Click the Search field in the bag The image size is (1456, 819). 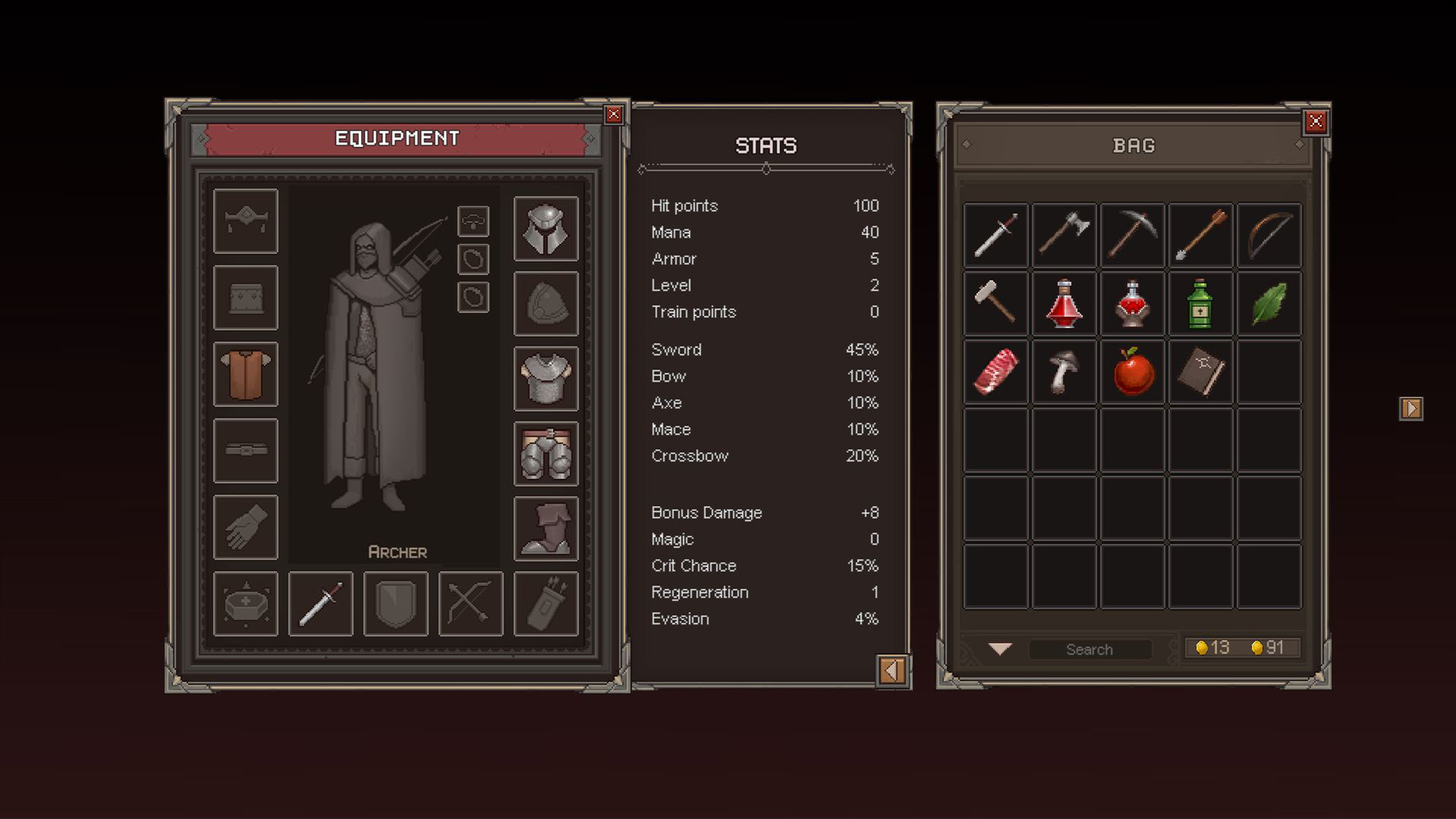pos(1089,649)
